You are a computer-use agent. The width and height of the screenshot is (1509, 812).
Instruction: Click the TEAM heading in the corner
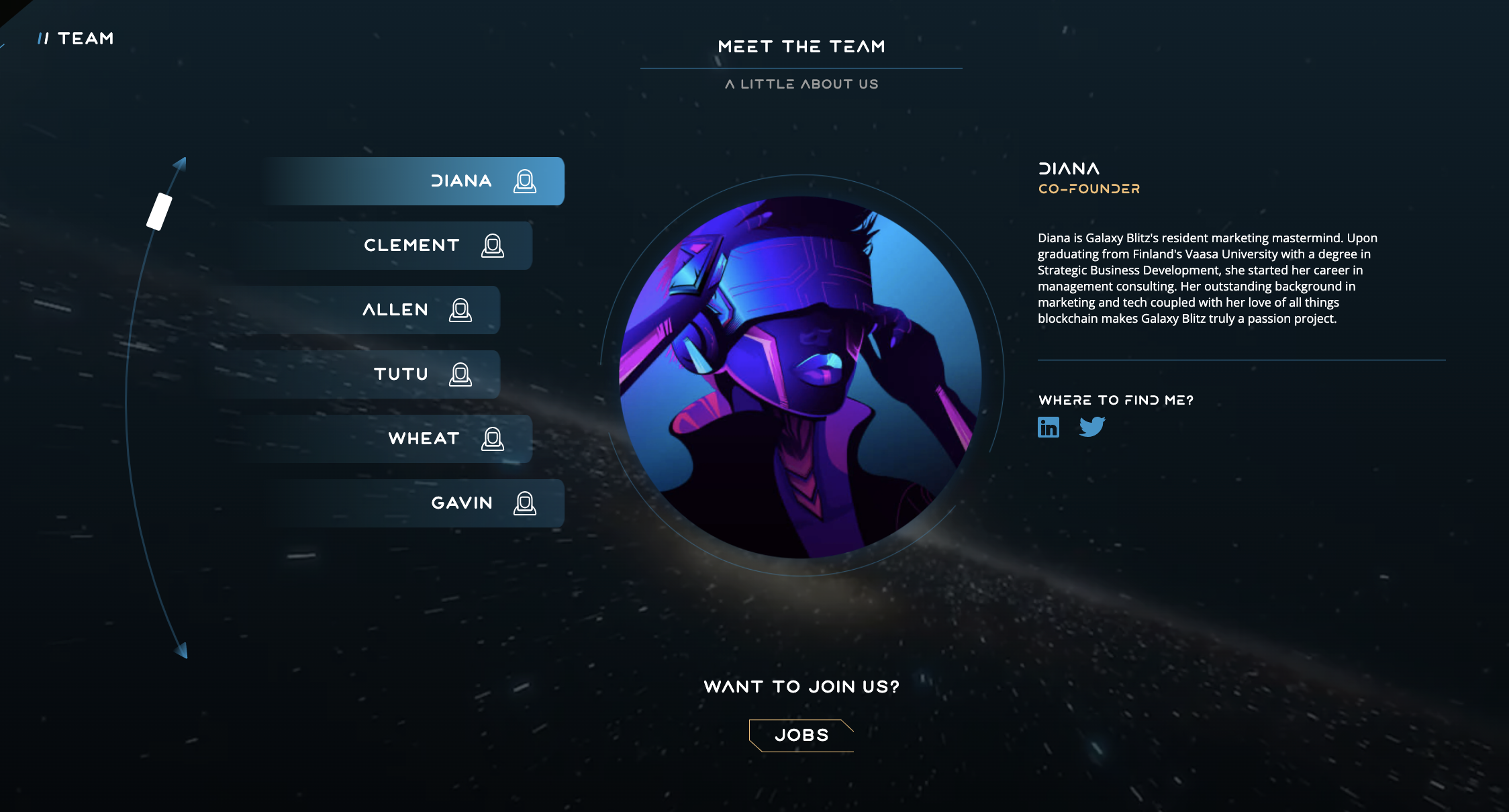pos(75,38)
